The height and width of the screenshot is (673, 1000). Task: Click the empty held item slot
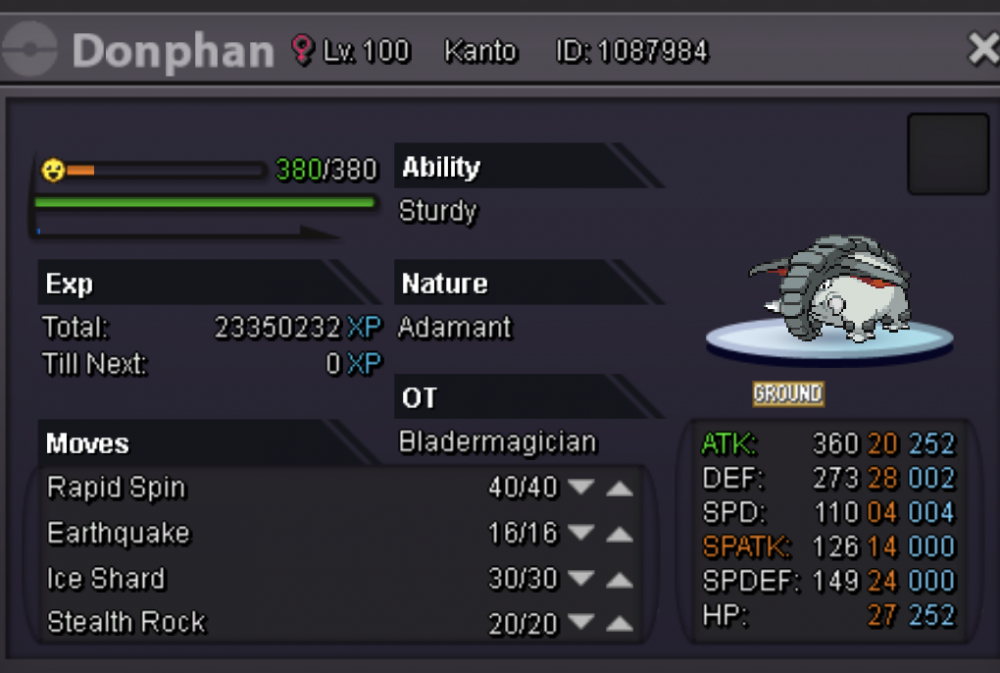click(947, 154)
